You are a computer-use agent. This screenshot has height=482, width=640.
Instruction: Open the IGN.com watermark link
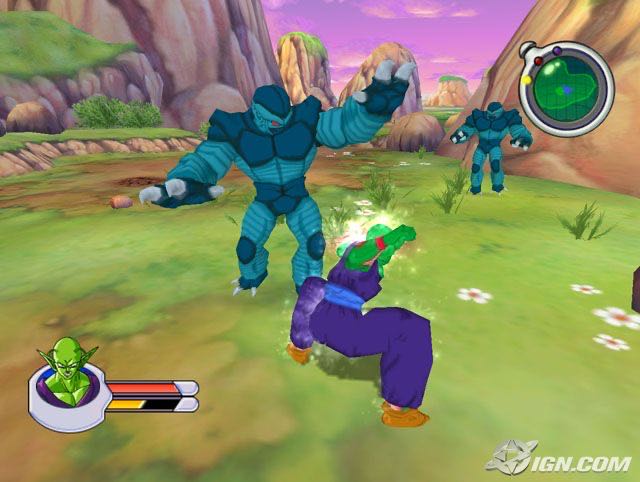[x=560, y=459]
